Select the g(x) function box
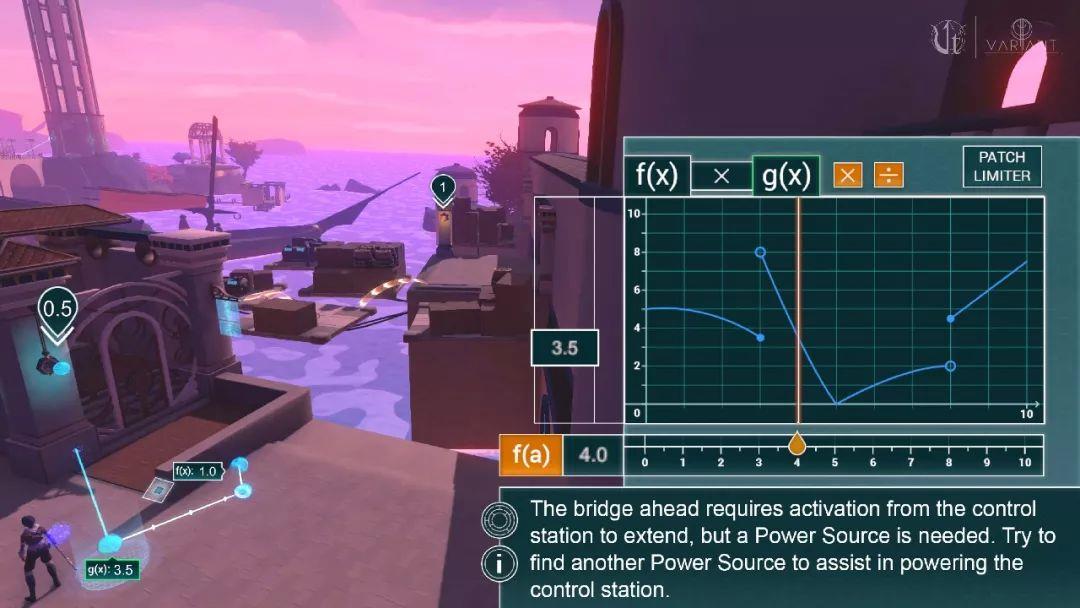This screenshot has width=1080, height=608. click(x=786, y=176)
